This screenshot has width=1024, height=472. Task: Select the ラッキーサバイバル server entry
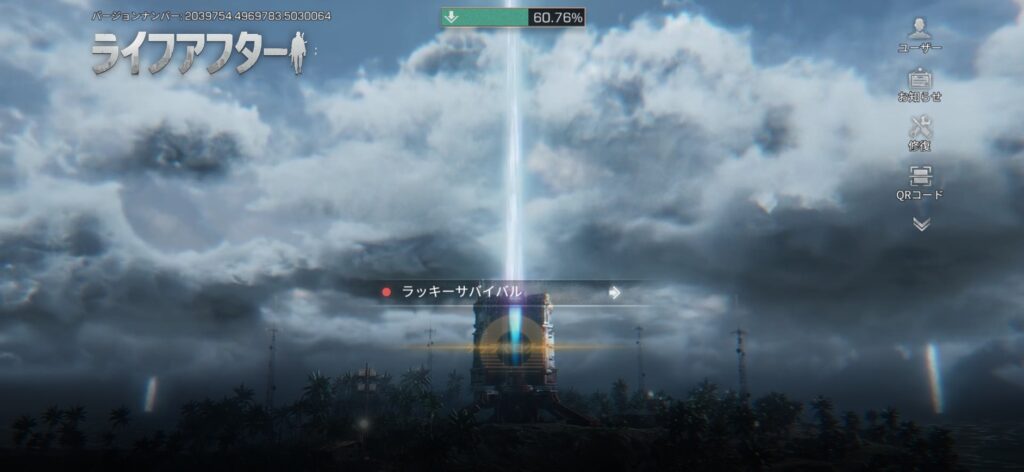pos(500,292)
